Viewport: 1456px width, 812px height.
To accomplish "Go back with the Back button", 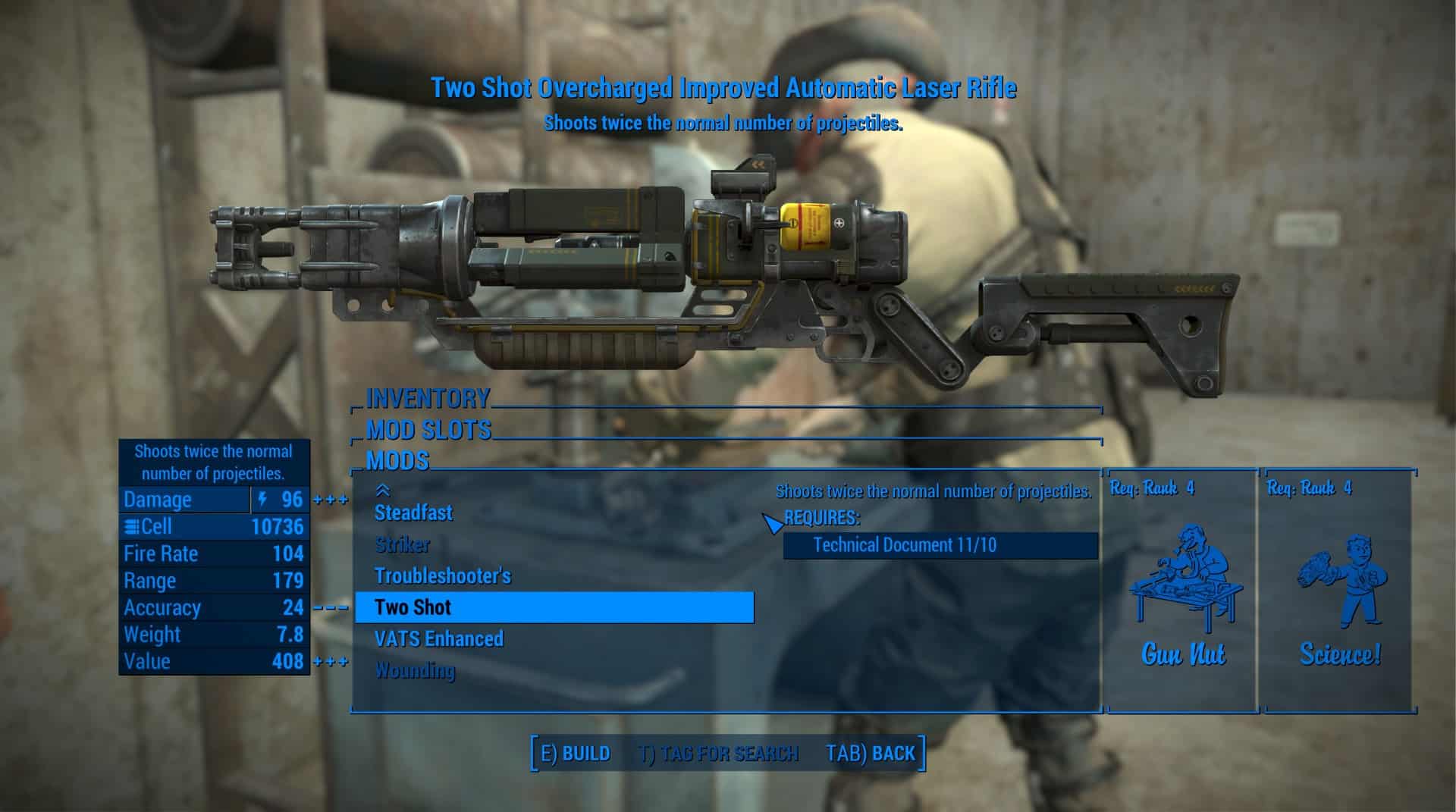I will 871,754.
